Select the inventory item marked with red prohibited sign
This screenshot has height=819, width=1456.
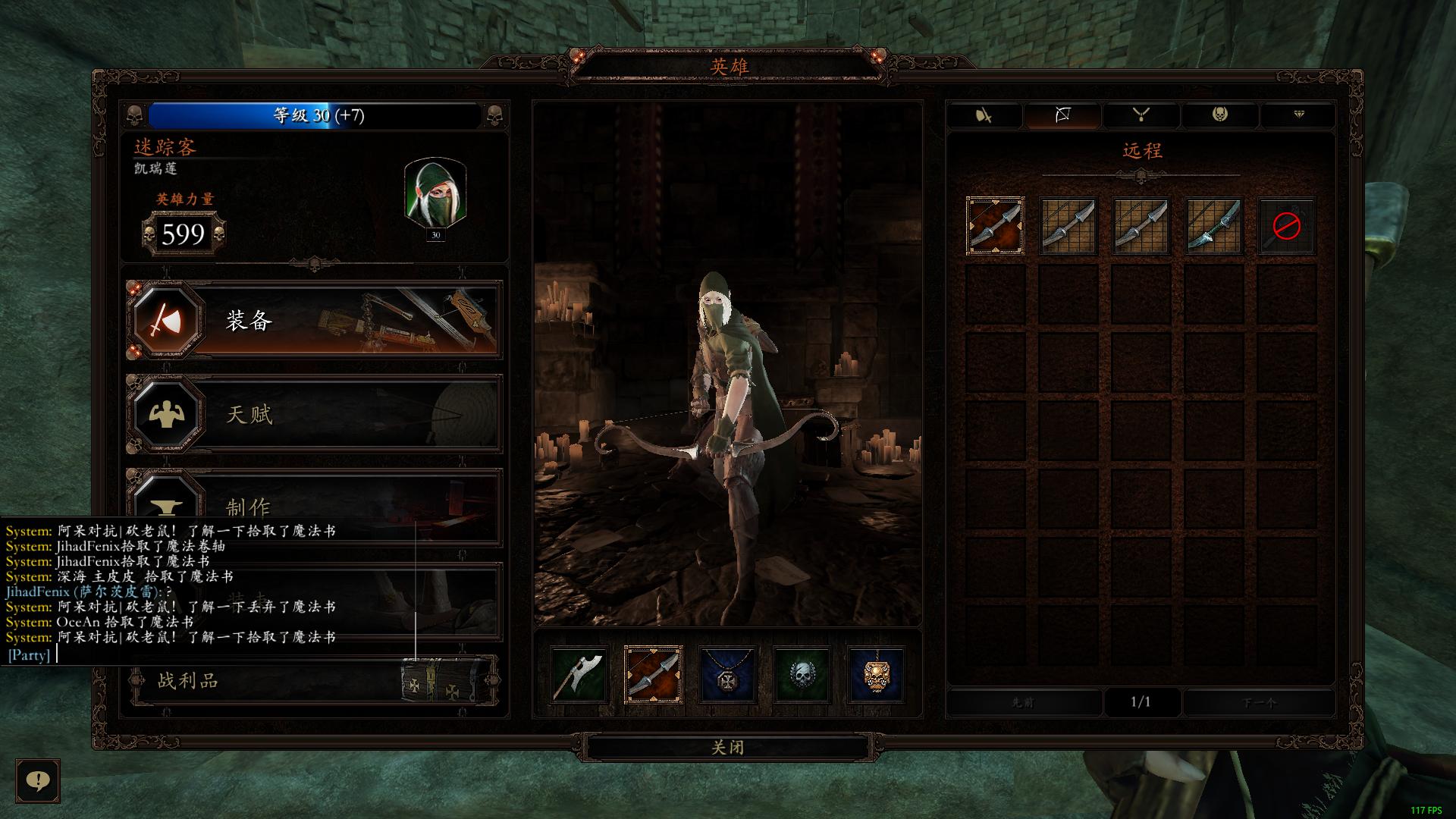1286,226
